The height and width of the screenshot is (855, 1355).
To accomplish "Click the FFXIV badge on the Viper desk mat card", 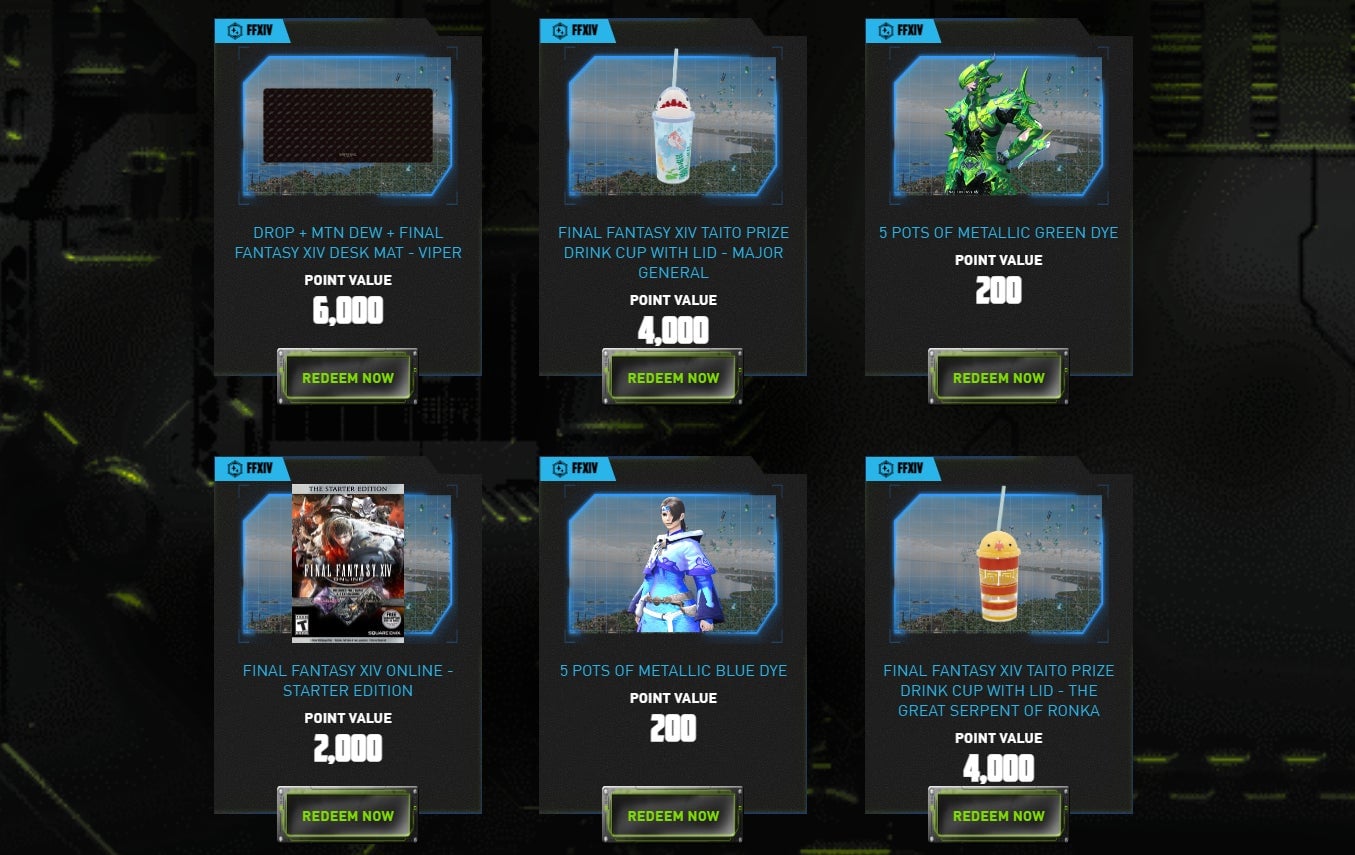I will [x=253, y=30].
